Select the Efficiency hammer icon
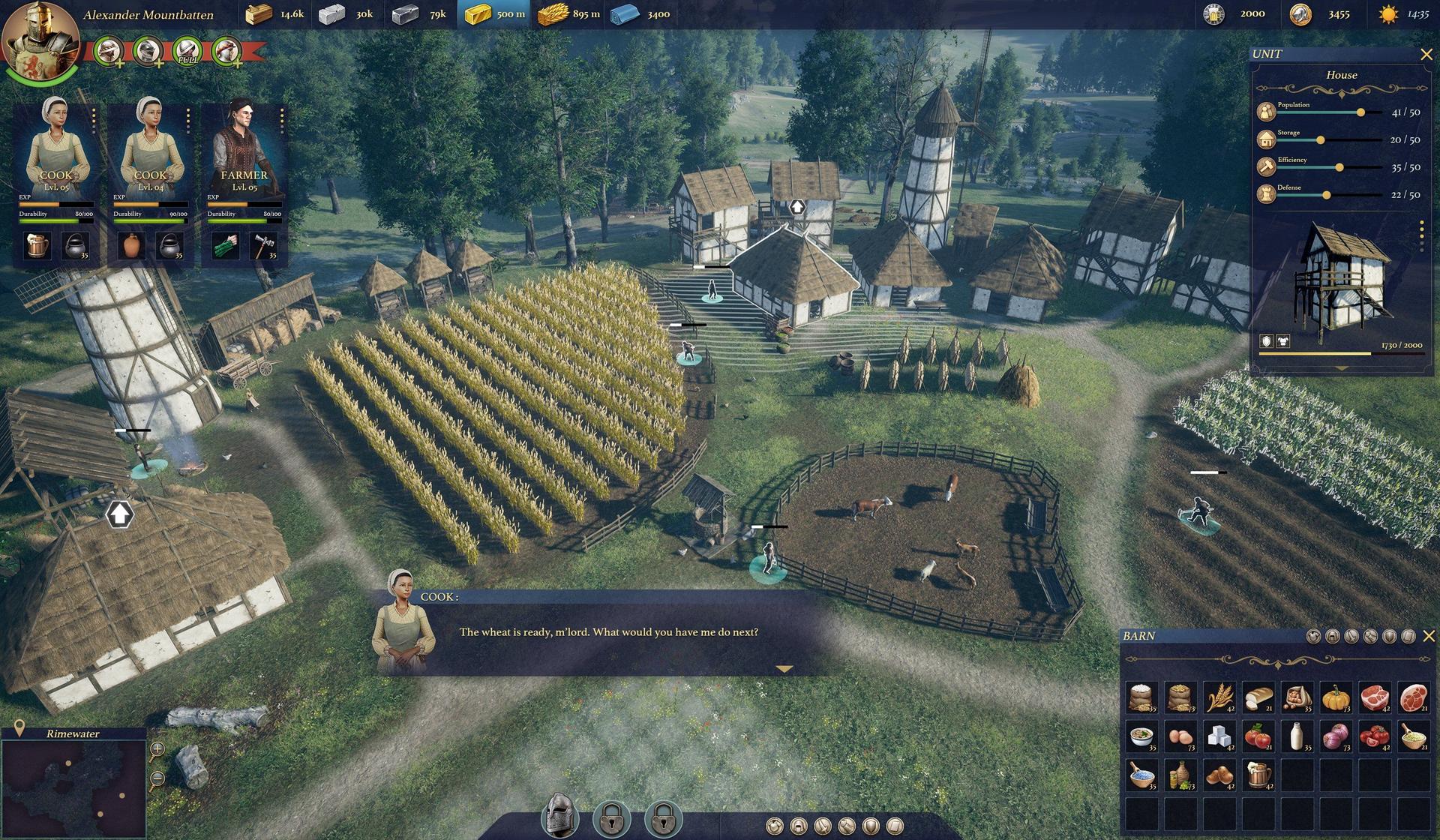This screenshot has height=840, width=1440. pos(1266,166)
